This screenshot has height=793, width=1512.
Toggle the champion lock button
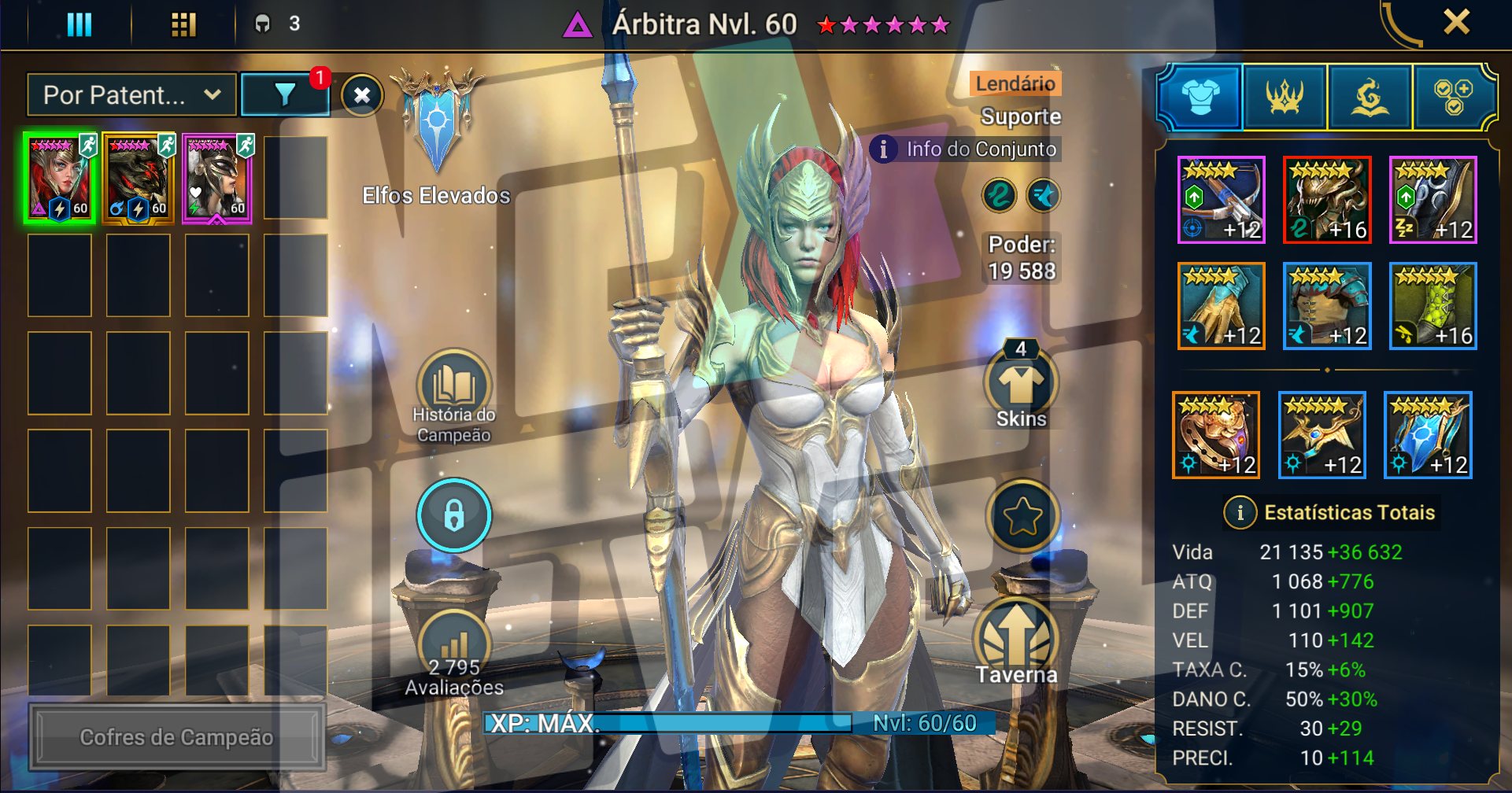(x=454, y=515)
